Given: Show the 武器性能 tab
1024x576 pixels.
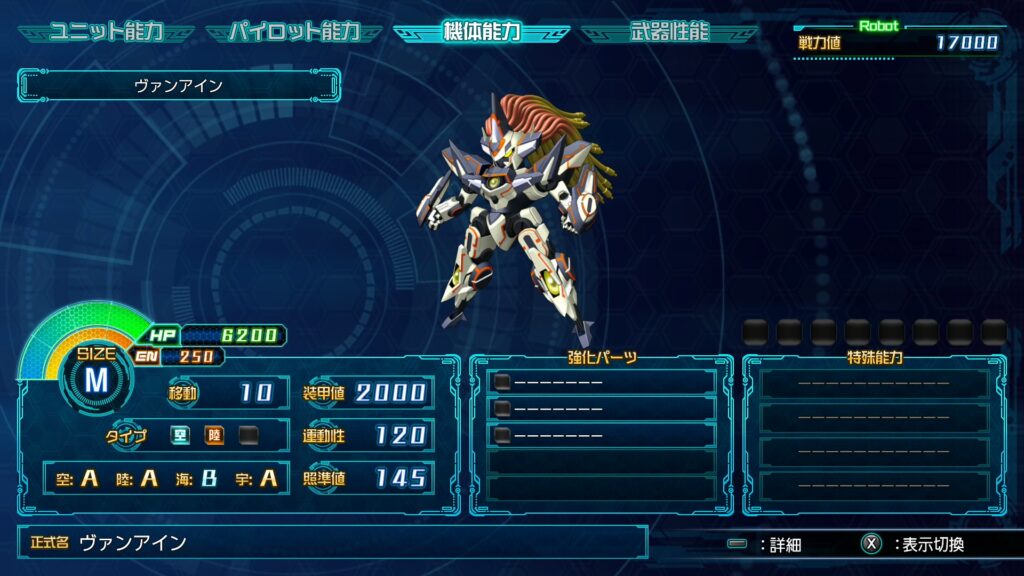Looking at the screenshot, I should pos(669,31).
